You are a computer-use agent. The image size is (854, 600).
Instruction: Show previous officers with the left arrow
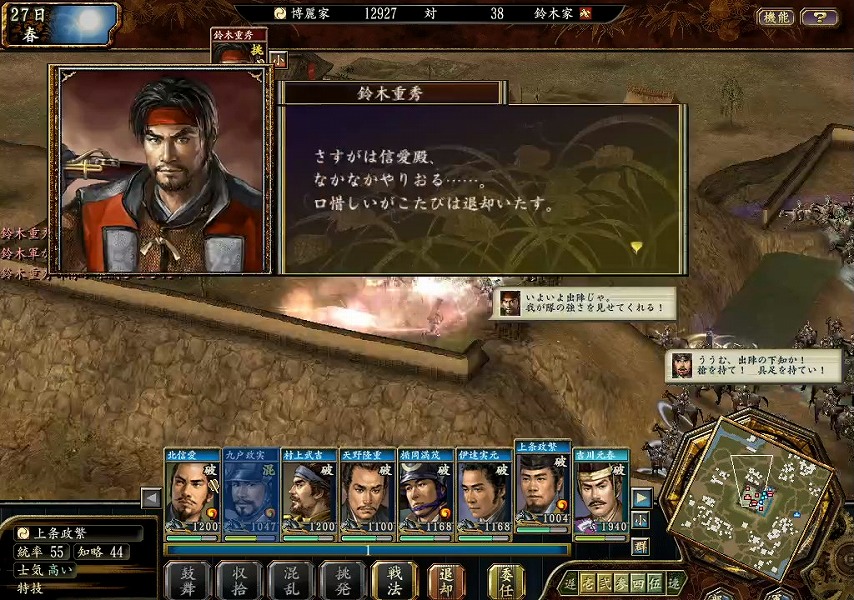(x=151, y=498)
